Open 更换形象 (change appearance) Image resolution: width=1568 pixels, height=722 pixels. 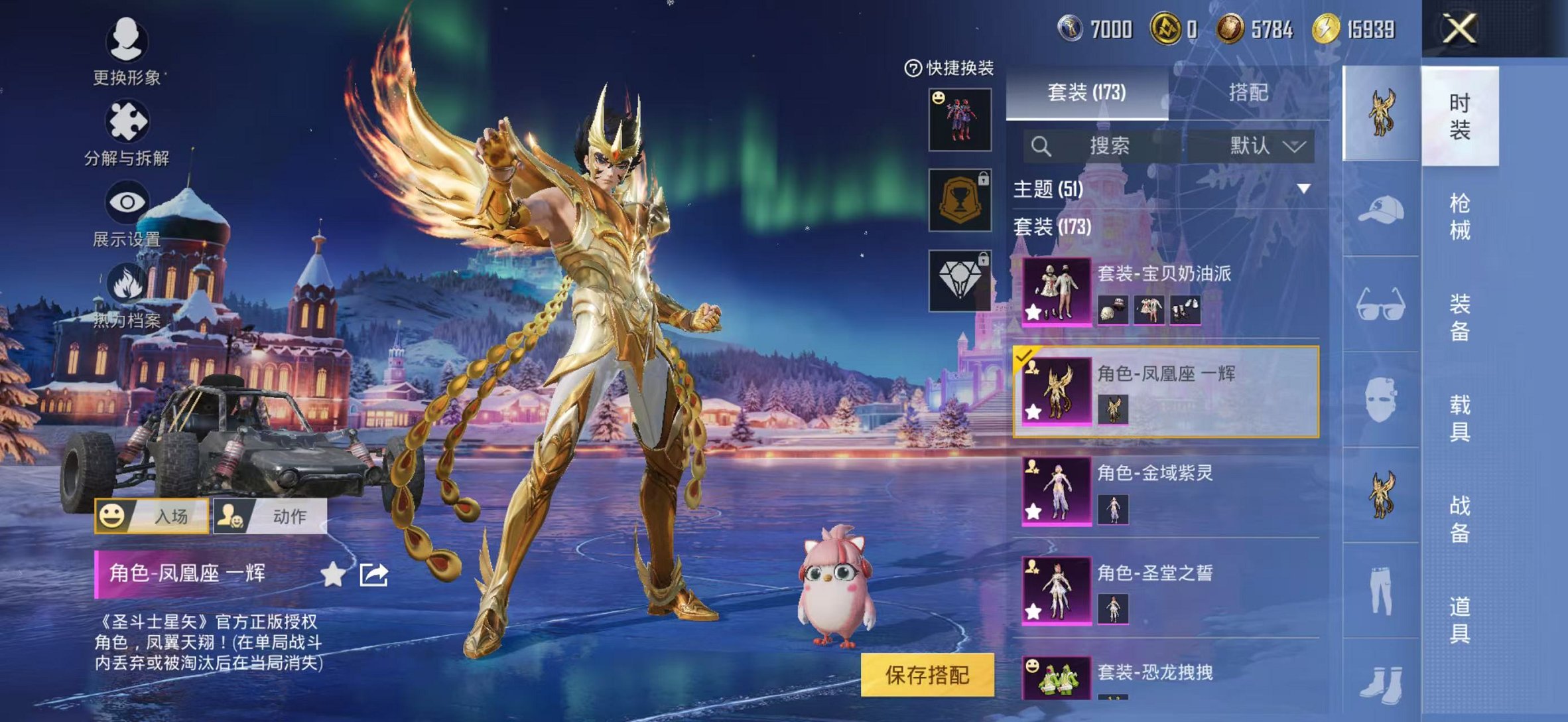[127, 41]
